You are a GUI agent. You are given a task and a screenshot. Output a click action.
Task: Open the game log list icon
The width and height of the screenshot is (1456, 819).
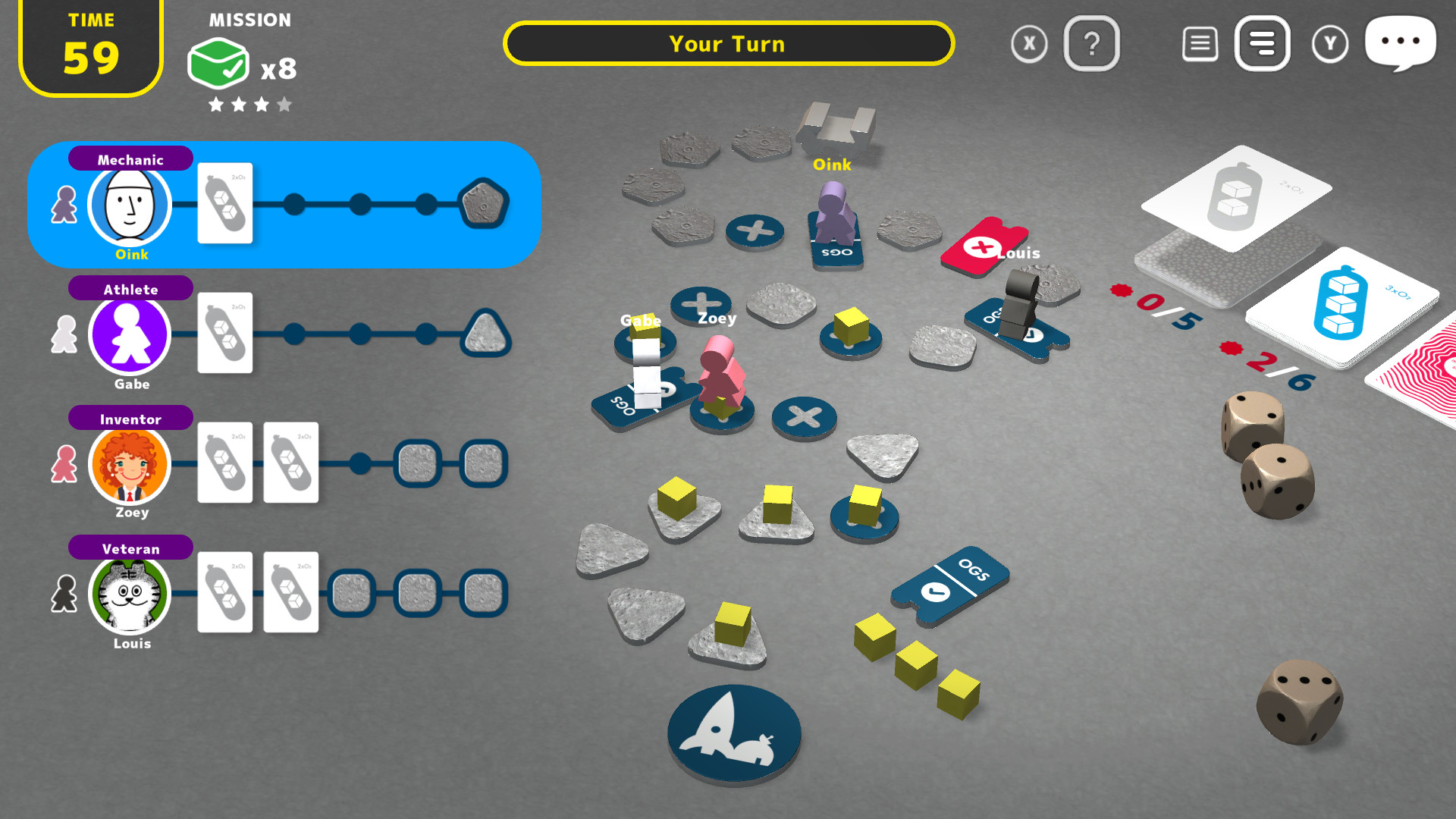coord(1200,44)
